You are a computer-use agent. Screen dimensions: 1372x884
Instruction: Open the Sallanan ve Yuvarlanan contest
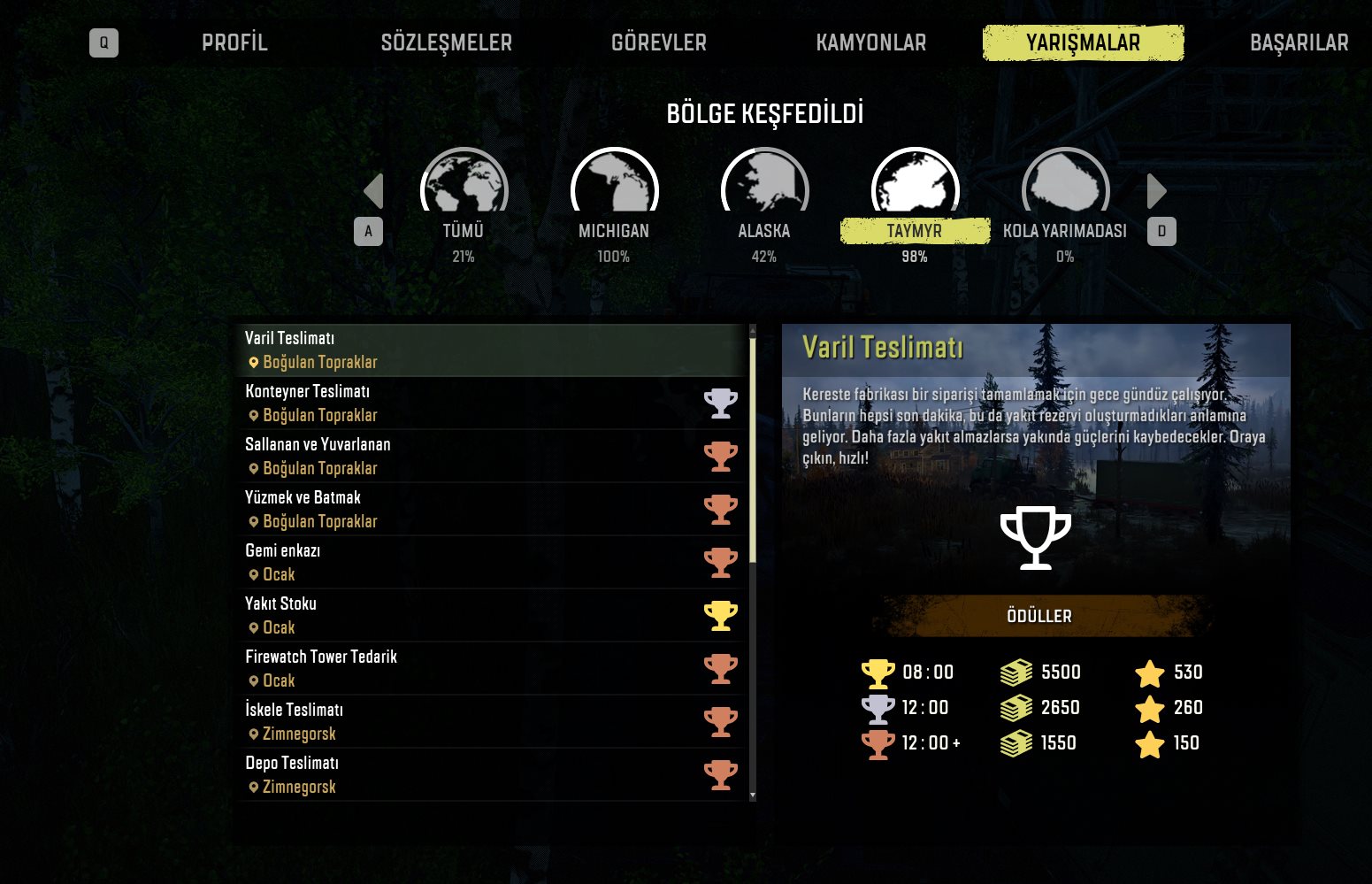click(492, 457)
